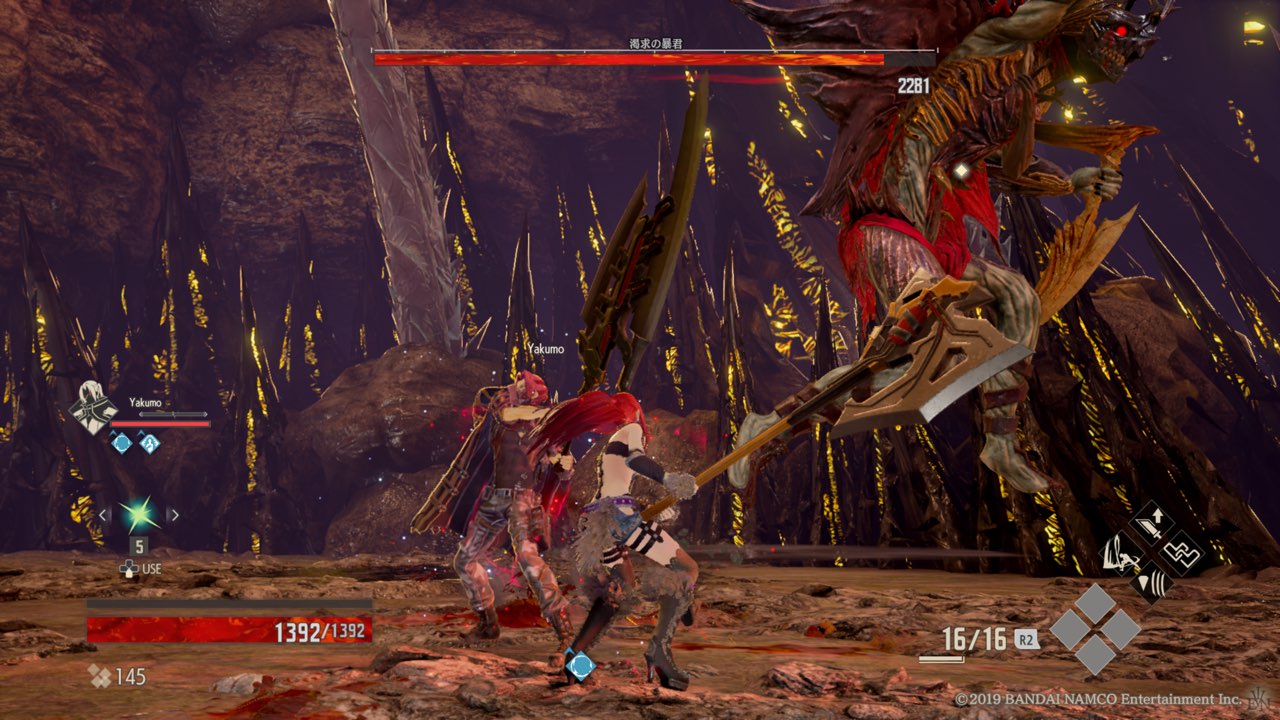Cycle to the next quick item
1280x720 pixels.
pos(173,515)
